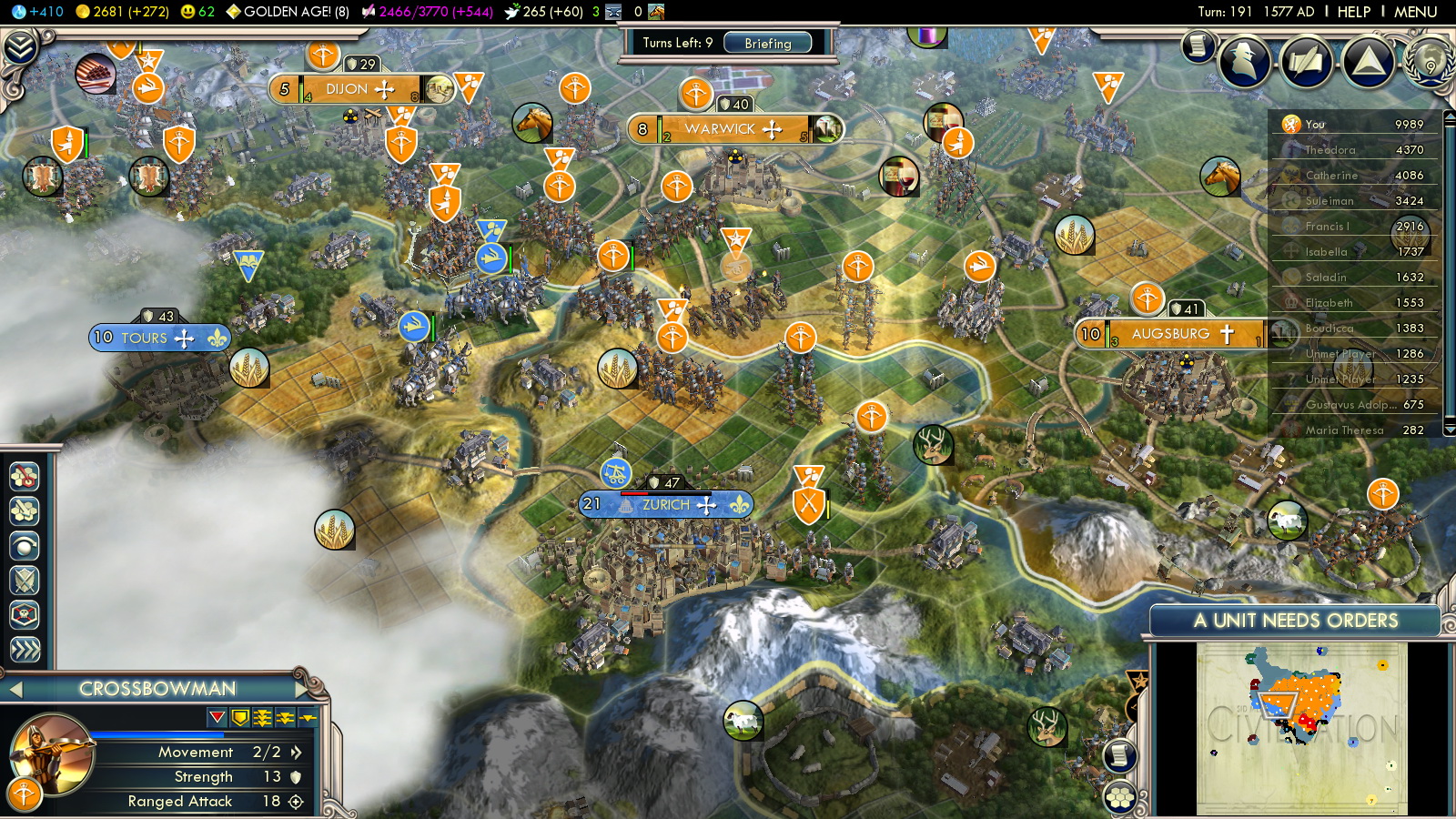Click the Briefing button
Viewport: 1456px width, 819px height.
[767, 43]
